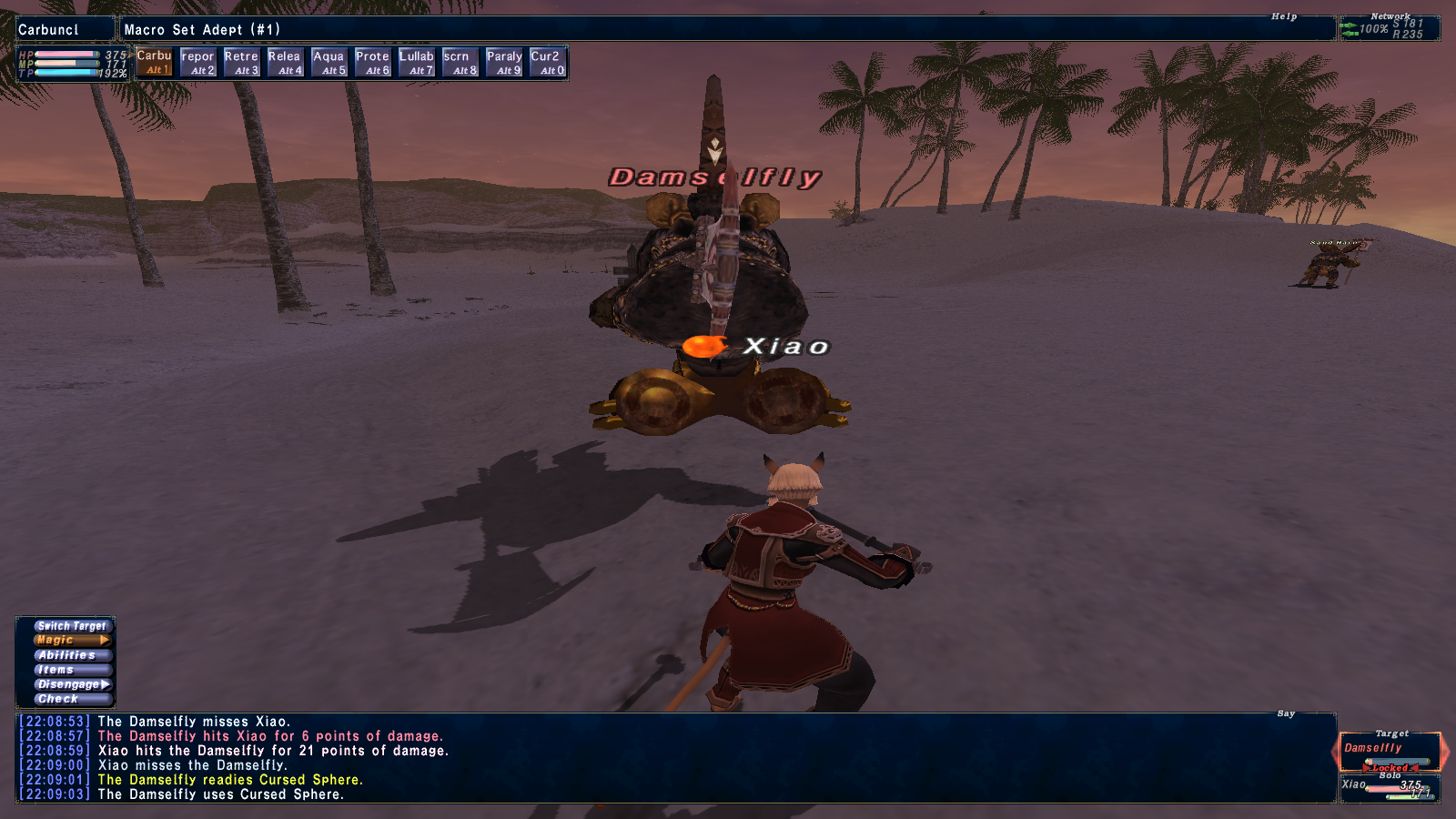The width and height of the screenshot is (1456, 819).
Task: Click the Prote macro slot
Action: pyautogui.click(x=372, y=63)
